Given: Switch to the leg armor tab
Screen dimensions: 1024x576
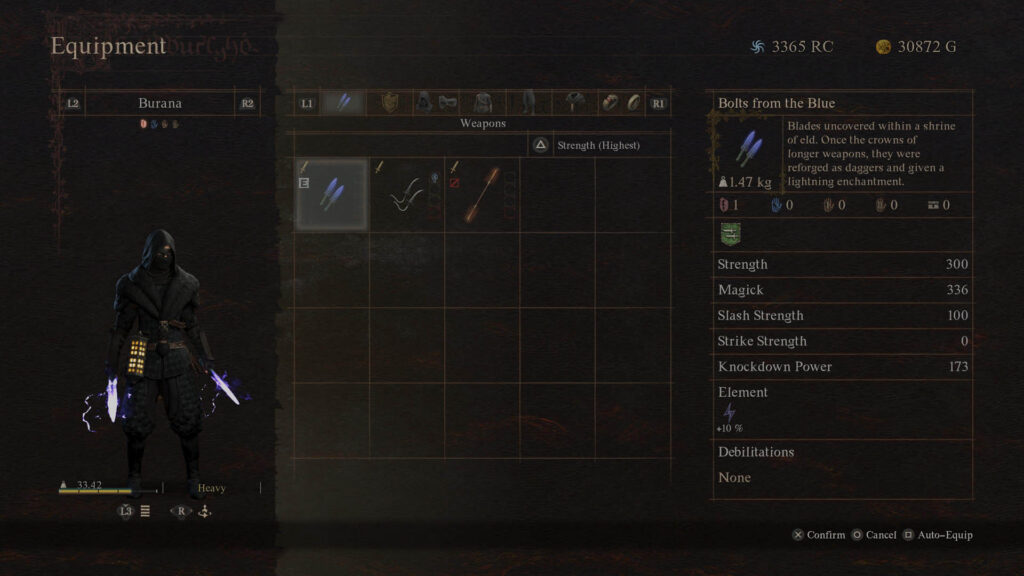Looking at the screenshot, I should pos(528,102).
